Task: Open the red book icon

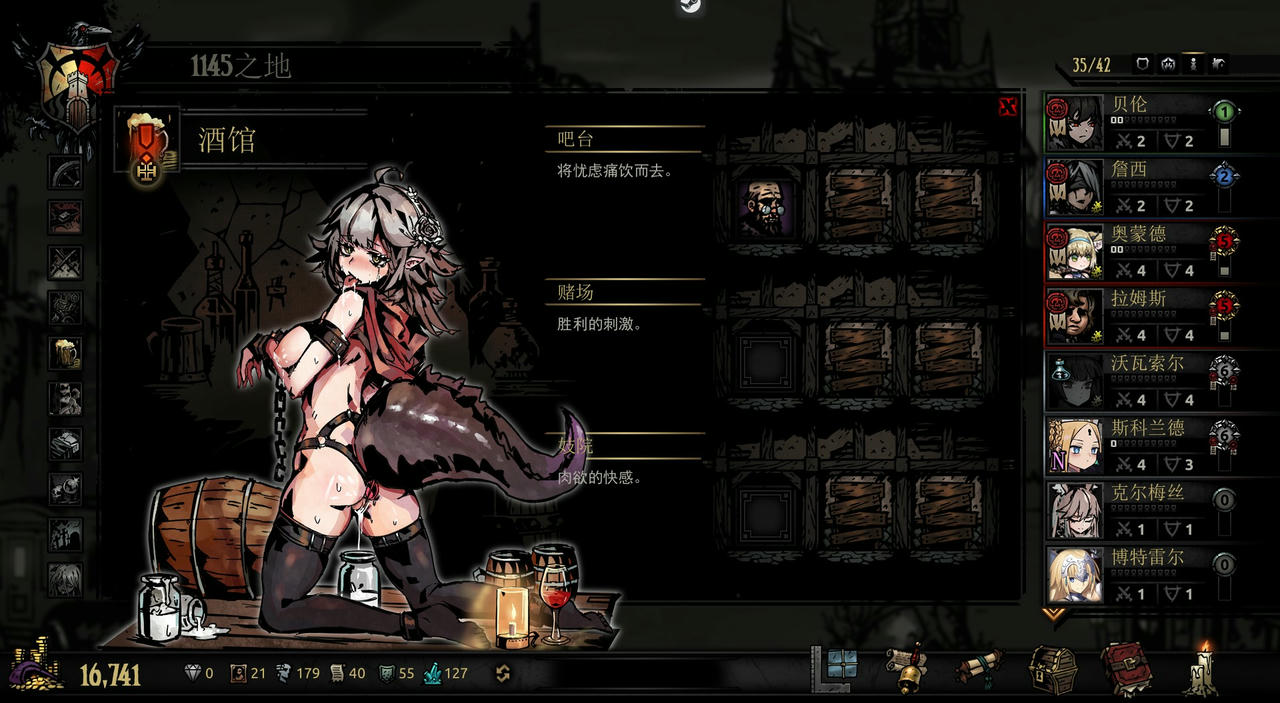Action: (1125, 670)
